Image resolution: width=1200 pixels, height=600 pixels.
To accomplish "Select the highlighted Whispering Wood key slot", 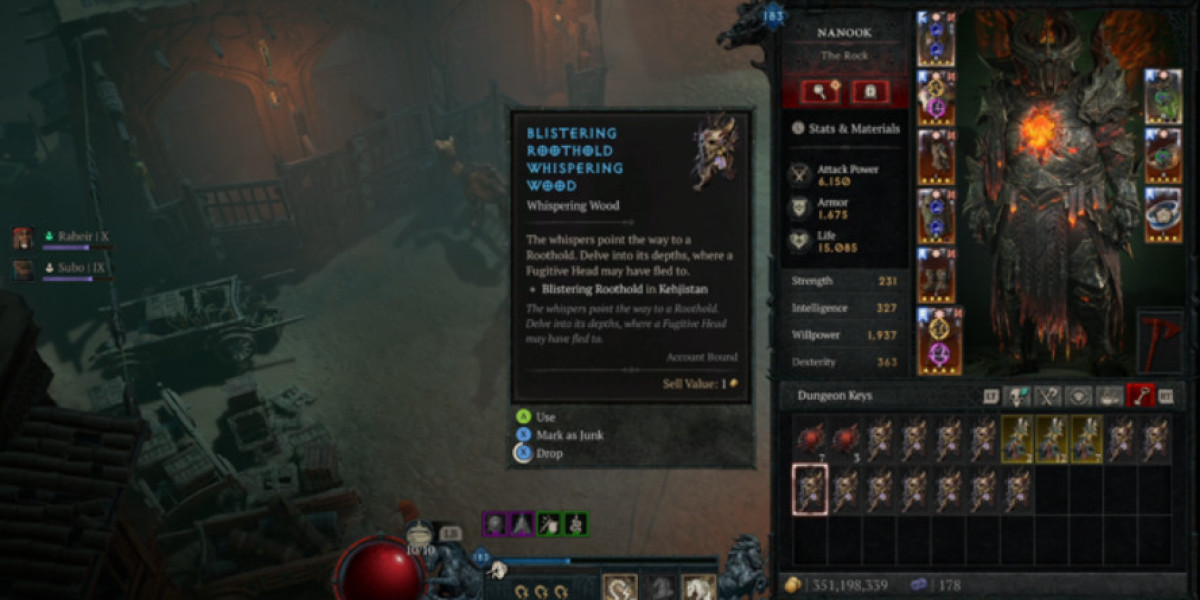I will [810, 489].
